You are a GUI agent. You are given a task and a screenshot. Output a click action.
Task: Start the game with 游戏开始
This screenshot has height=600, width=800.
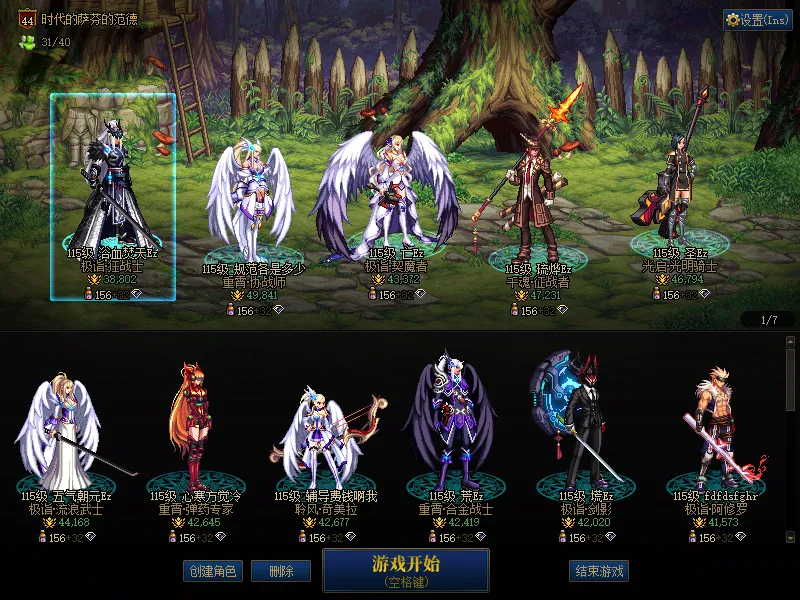405,569
